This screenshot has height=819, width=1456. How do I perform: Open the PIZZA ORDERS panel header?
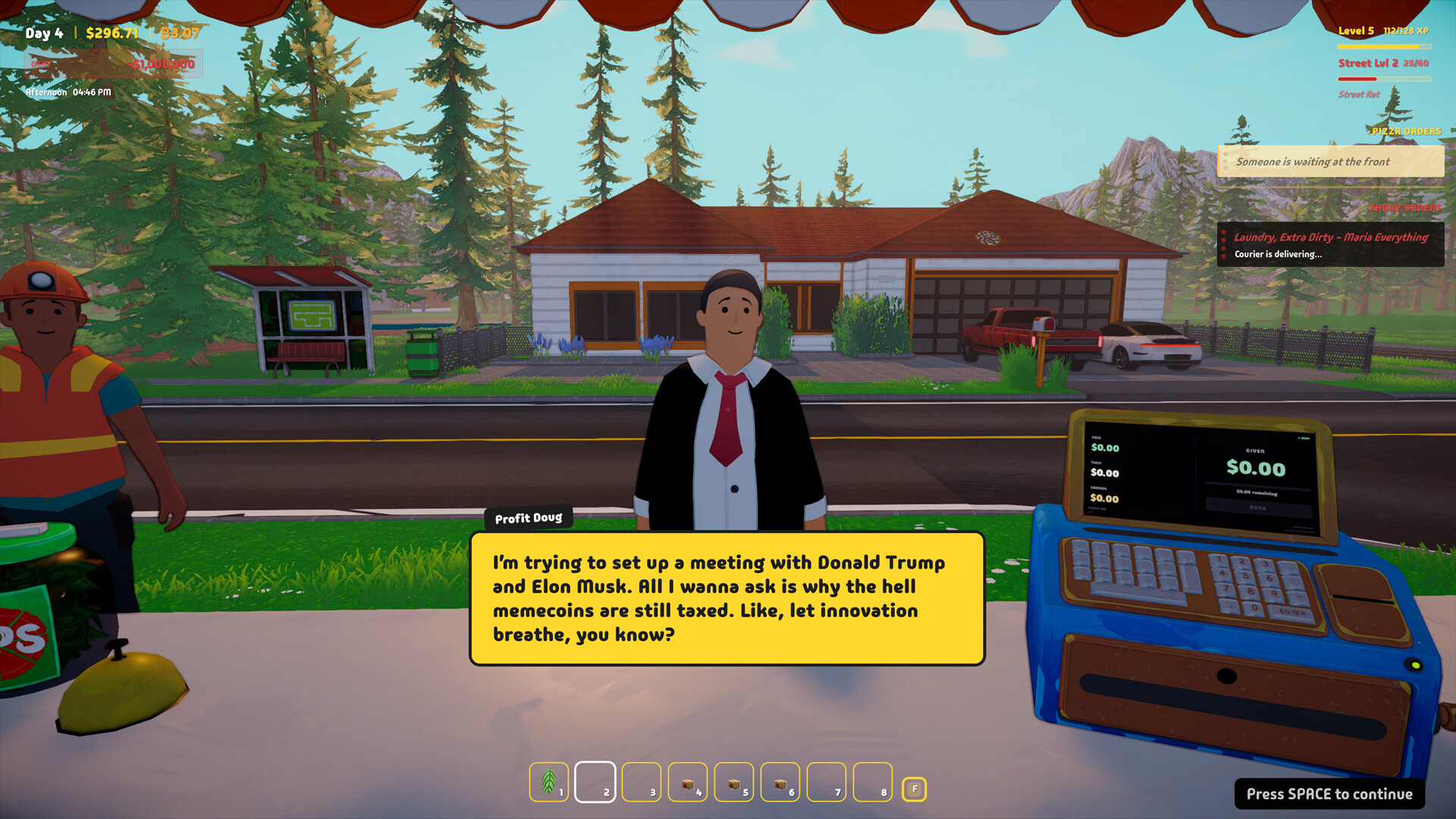point(1407,131)
